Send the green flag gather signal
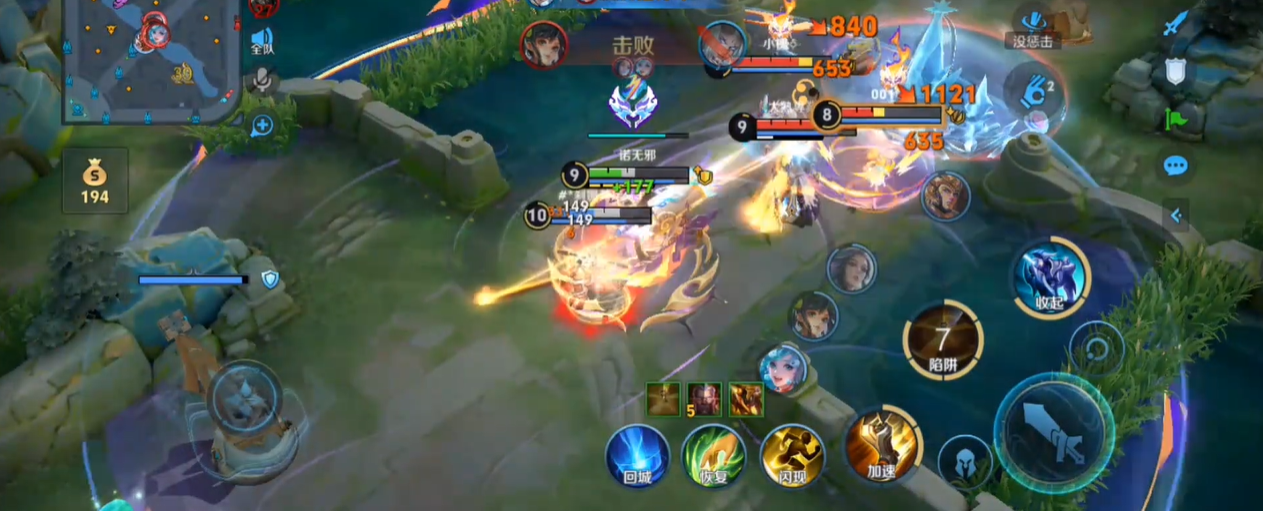The width and height of the screenshot is (1263, 511). tap(1175, 118)
